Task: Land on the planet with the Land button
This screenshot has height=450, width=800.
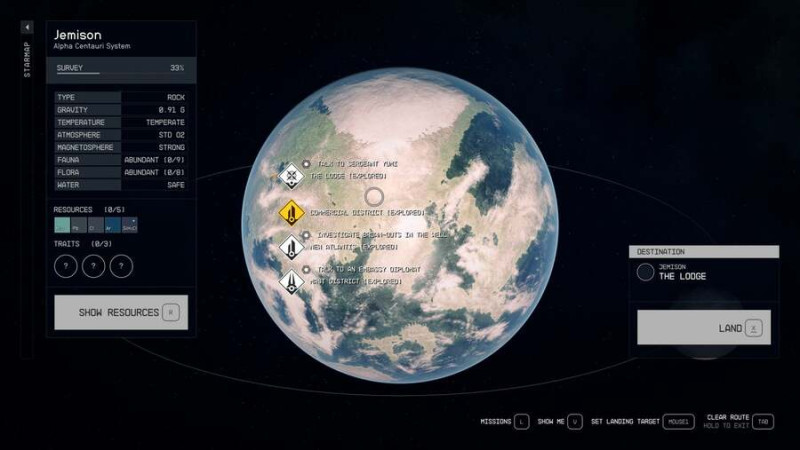Action: [x=703, y=327]
